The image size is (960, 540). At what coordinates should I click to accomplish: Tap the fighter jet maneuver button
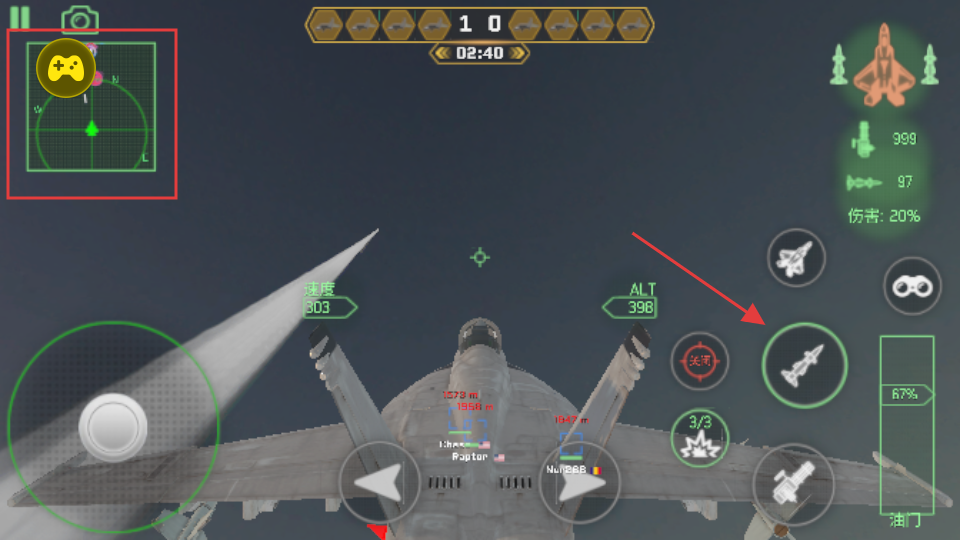[796, 259]
